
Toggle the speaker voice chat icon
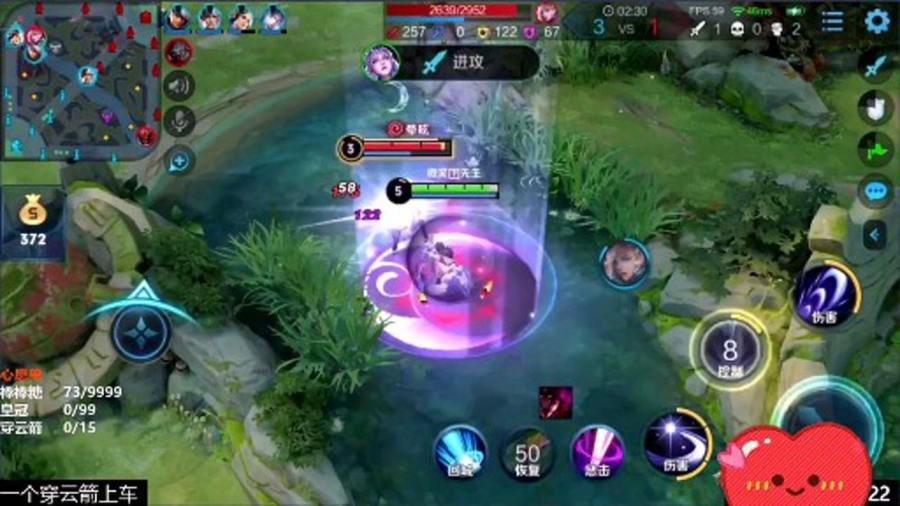180,87
